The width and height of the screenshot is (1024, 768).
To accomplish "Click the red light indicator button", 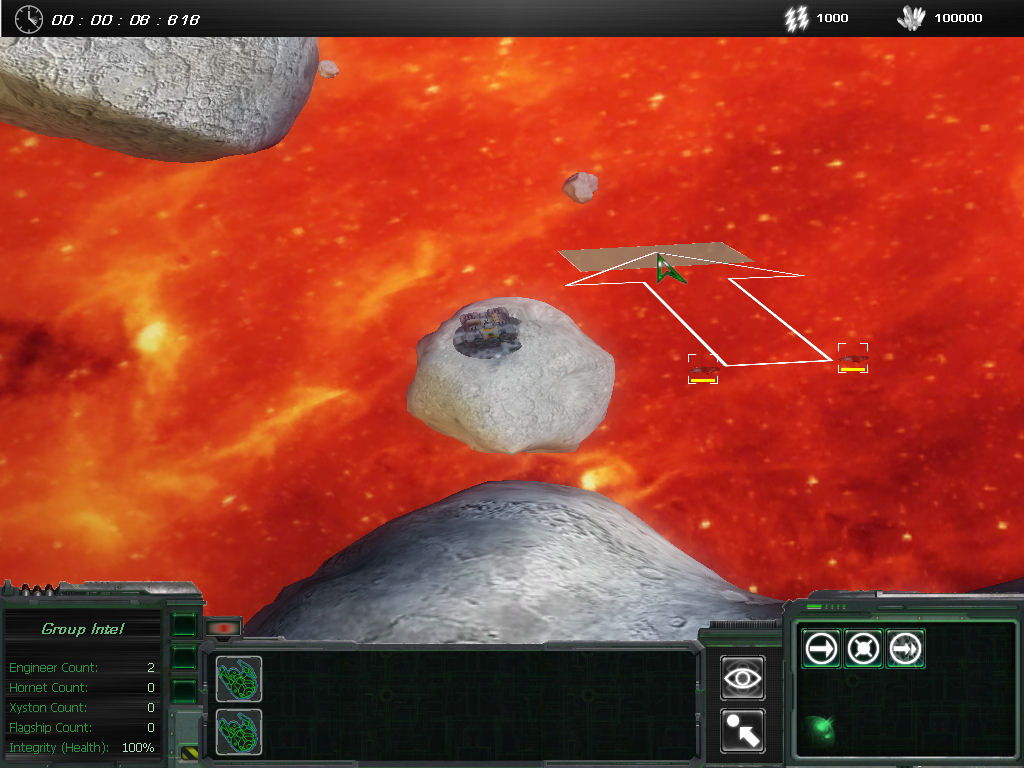I will (x=224, y=628).
